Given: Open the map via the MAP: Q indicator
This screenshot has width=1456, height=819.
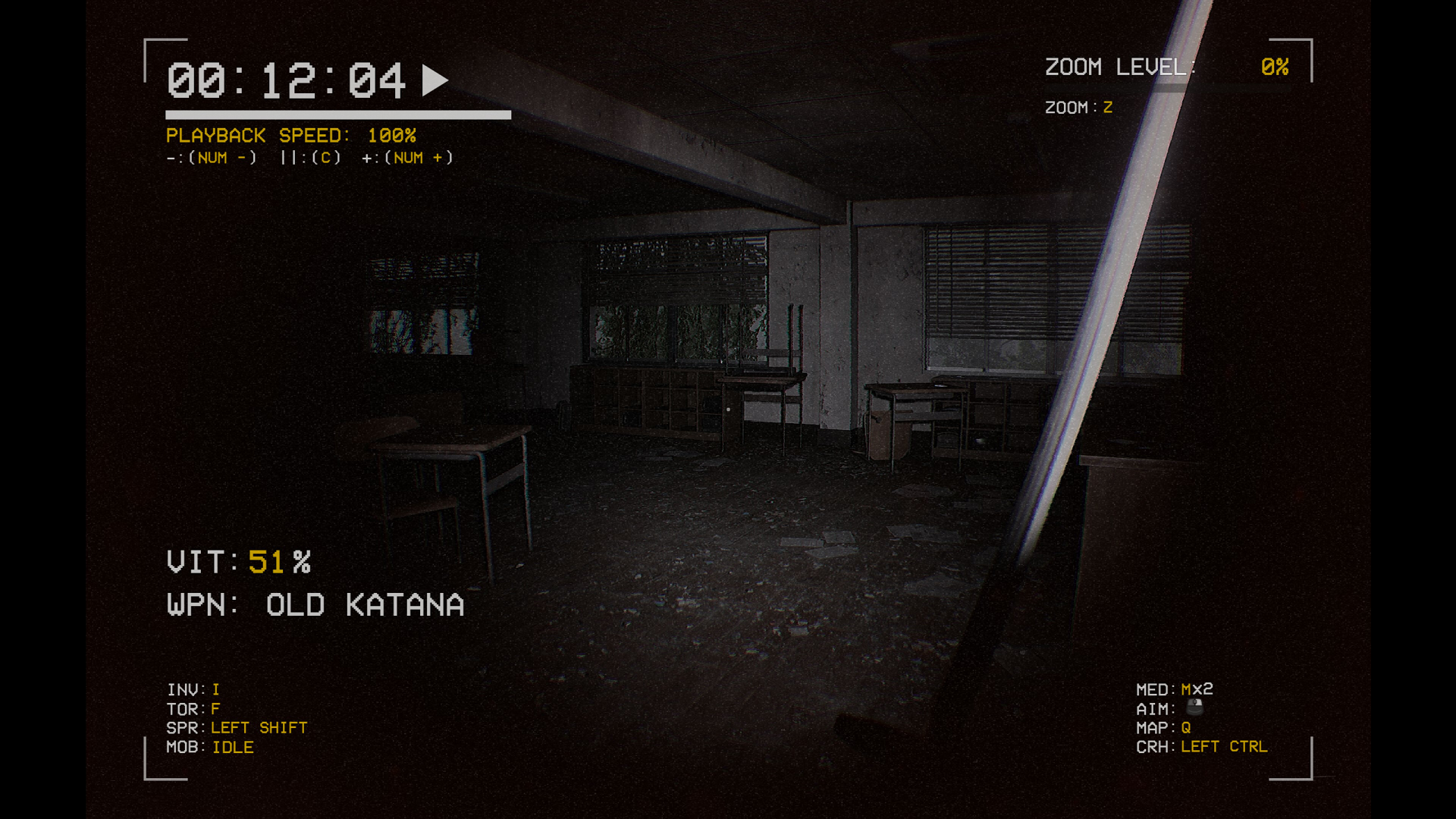Looking at the screenshot, I should tap(1163, 726).
